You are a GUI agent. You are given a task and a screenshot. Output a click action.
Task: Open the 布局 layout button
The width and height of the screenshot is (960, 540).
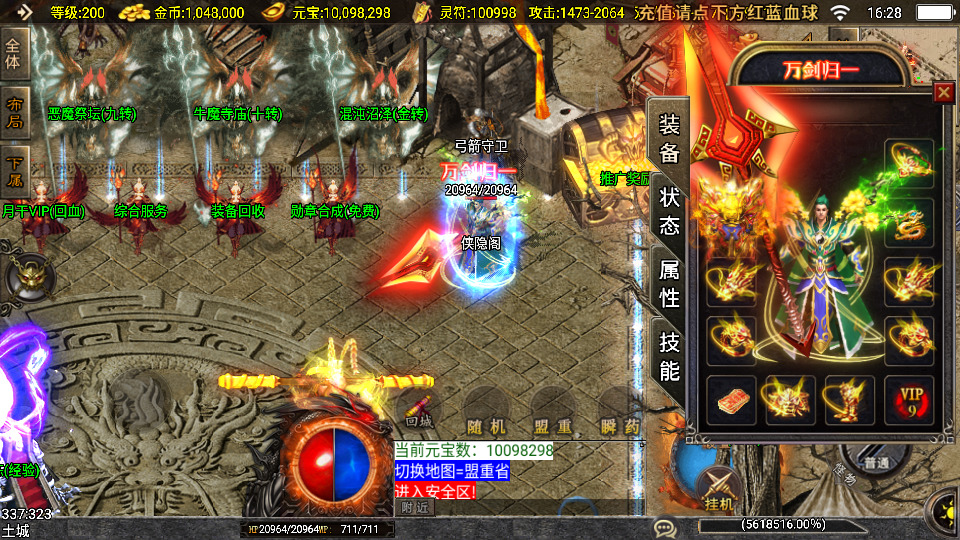[15, 113]
